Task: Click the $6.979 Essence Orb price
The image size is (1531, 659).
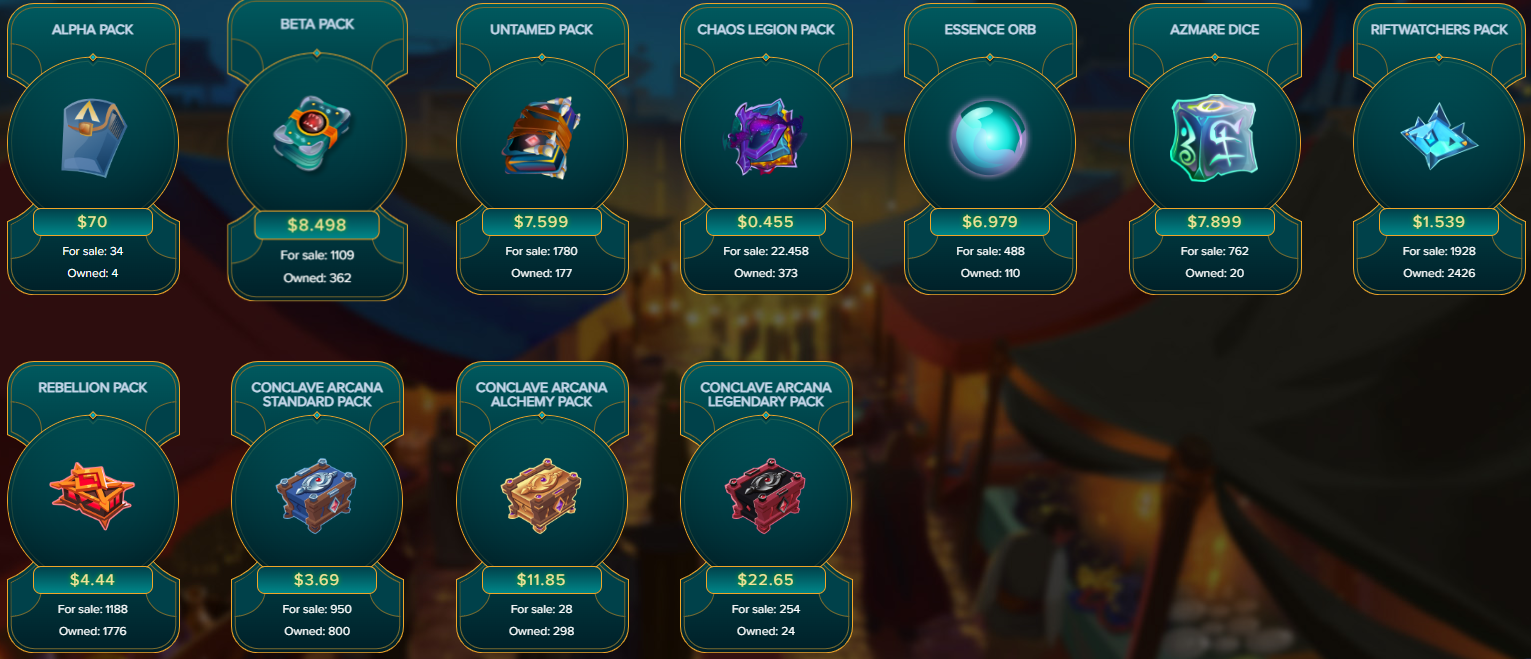Action: [990, 222]
